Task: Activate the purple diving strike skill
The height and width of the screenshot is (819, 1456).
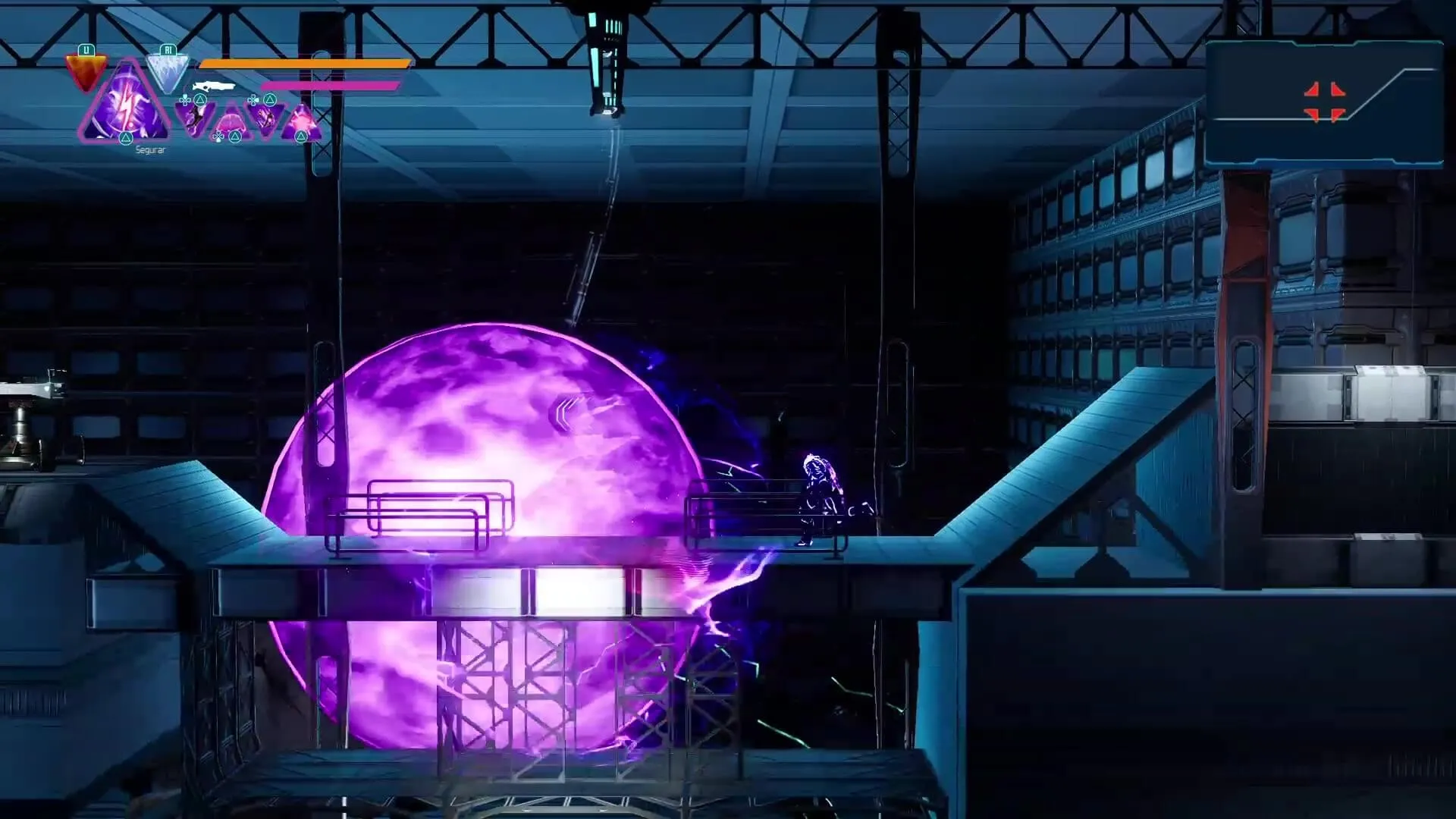Action: tap(266, 118)
